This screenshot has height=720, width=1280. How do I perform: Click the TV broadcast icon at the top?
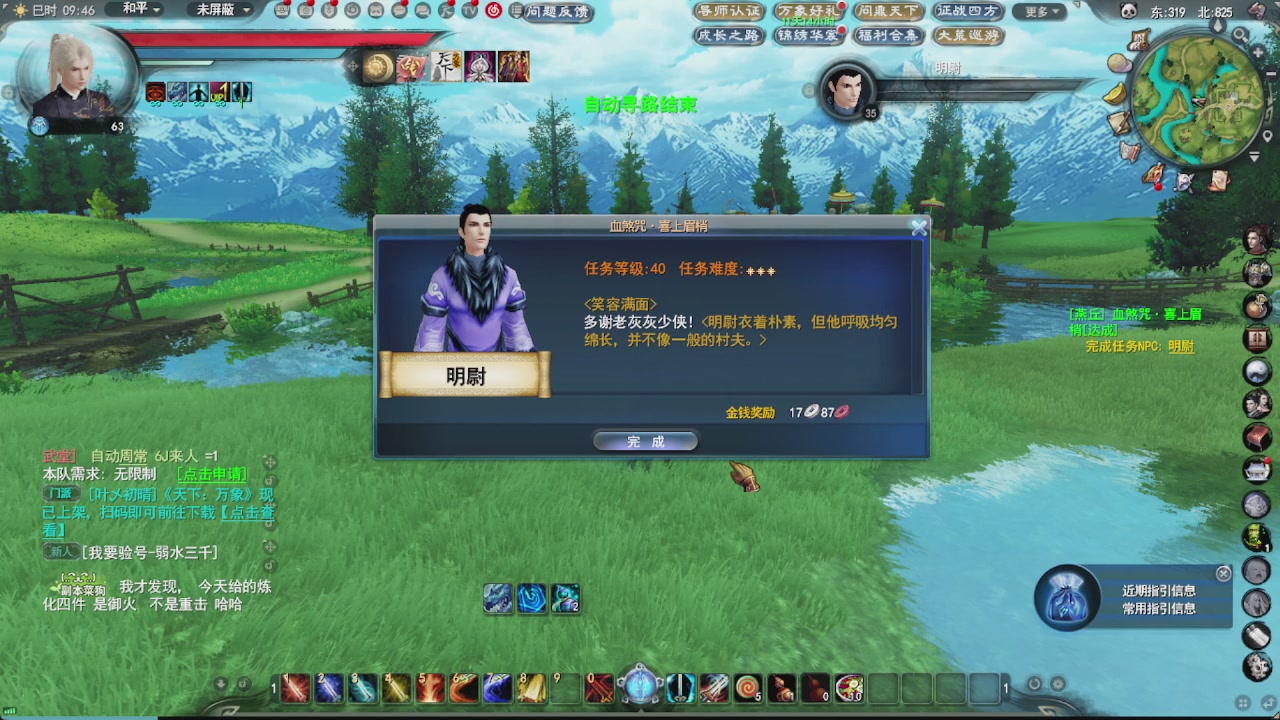coord(470,11)
